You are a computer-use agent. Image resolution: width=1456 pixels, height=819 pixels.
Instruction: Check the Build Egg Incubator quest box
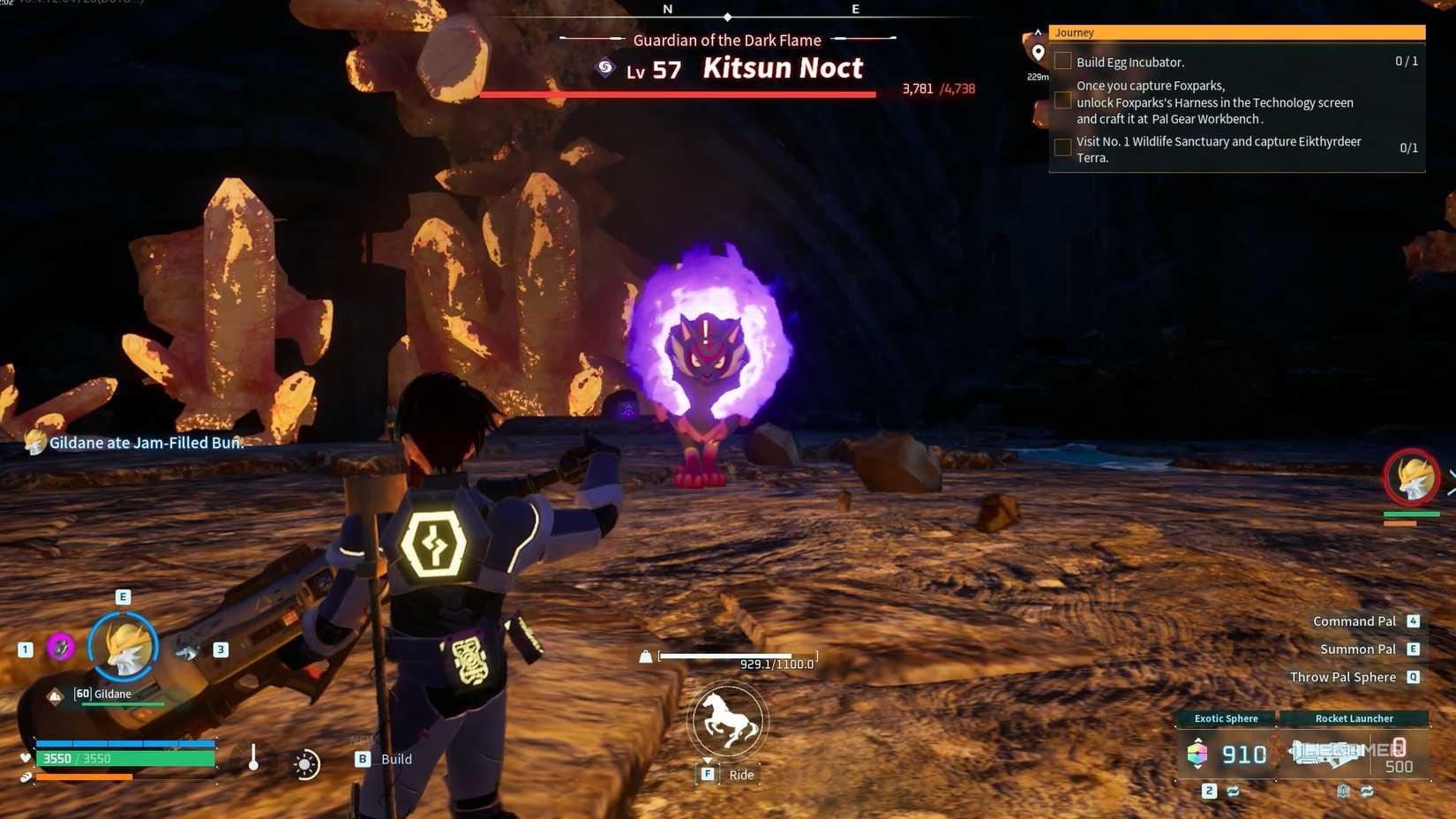click(x=1062, y=60)
